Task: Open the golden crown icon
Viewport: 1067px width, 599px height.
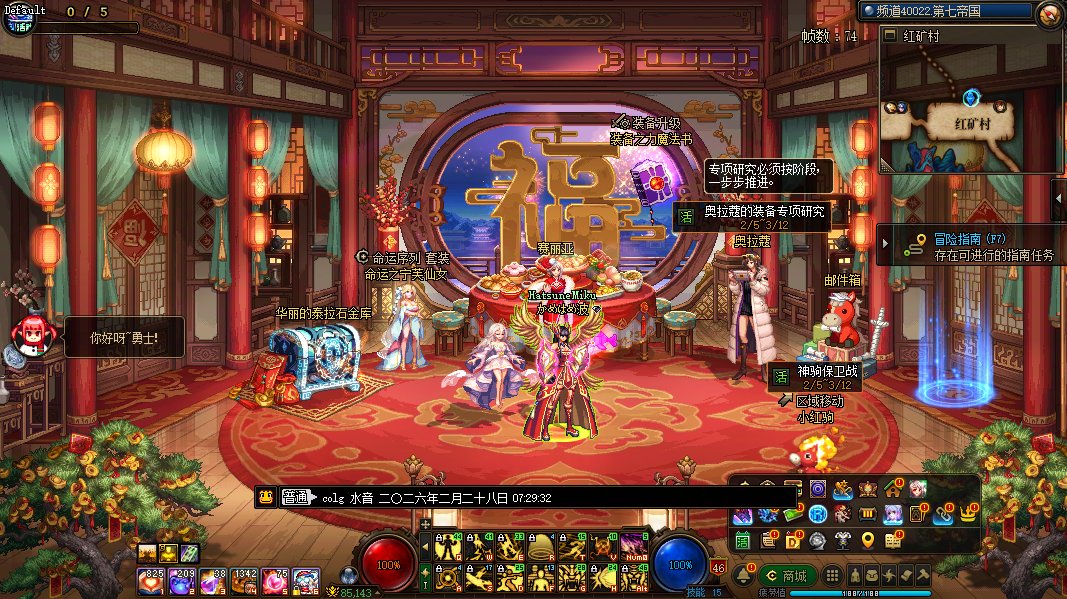Action: click(967, 515)
